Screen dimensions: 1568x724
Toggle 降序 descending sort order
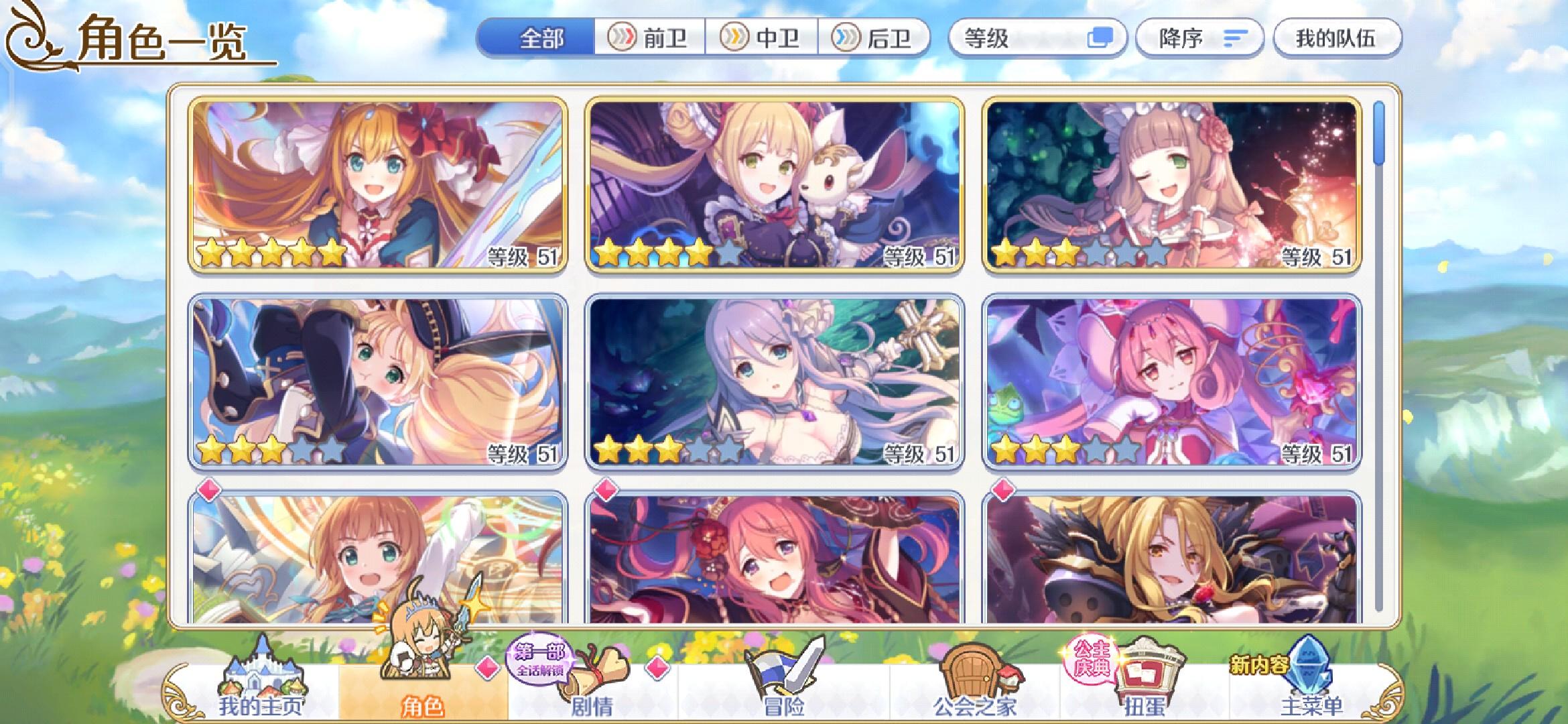1199,38
